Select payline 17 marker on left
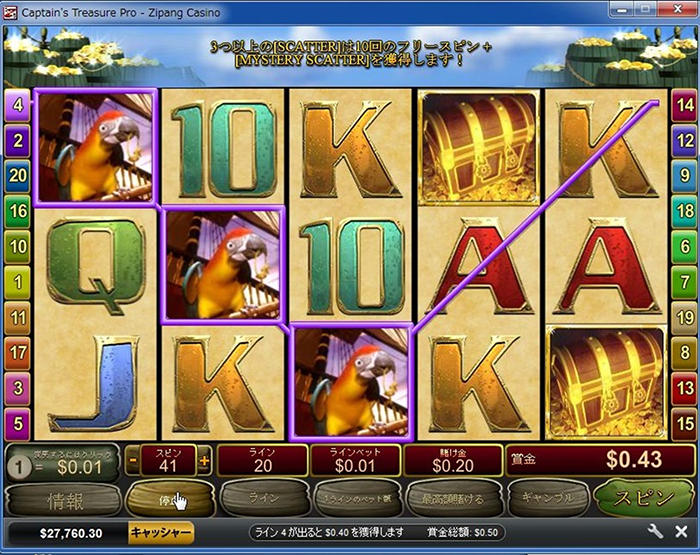The height and width of the screenshot is (555, 700). coord(17,352)
